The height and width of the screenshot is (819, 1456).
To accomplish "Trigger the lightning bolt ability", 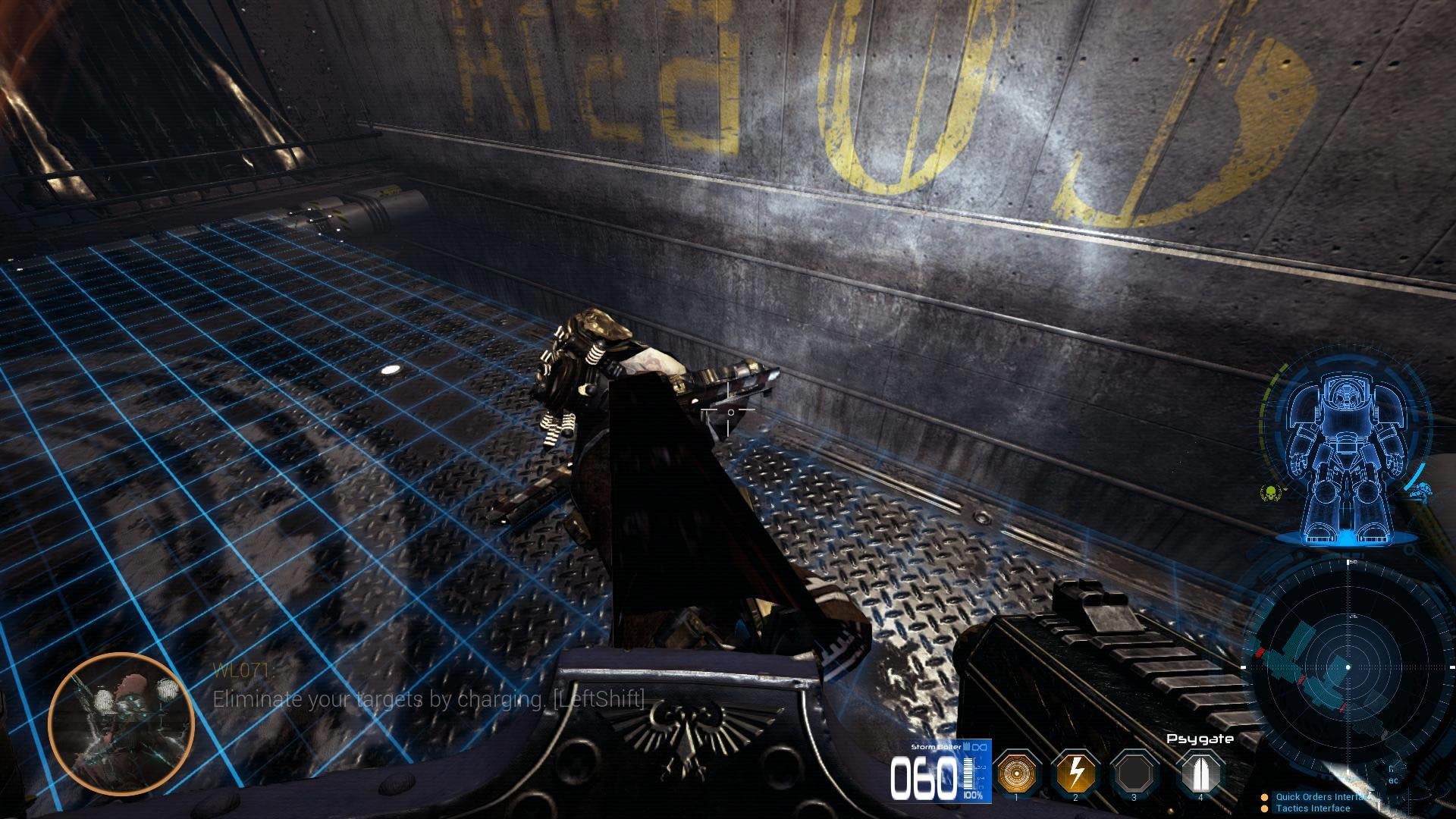I will pyautogui.click(x=1075, y=773).
